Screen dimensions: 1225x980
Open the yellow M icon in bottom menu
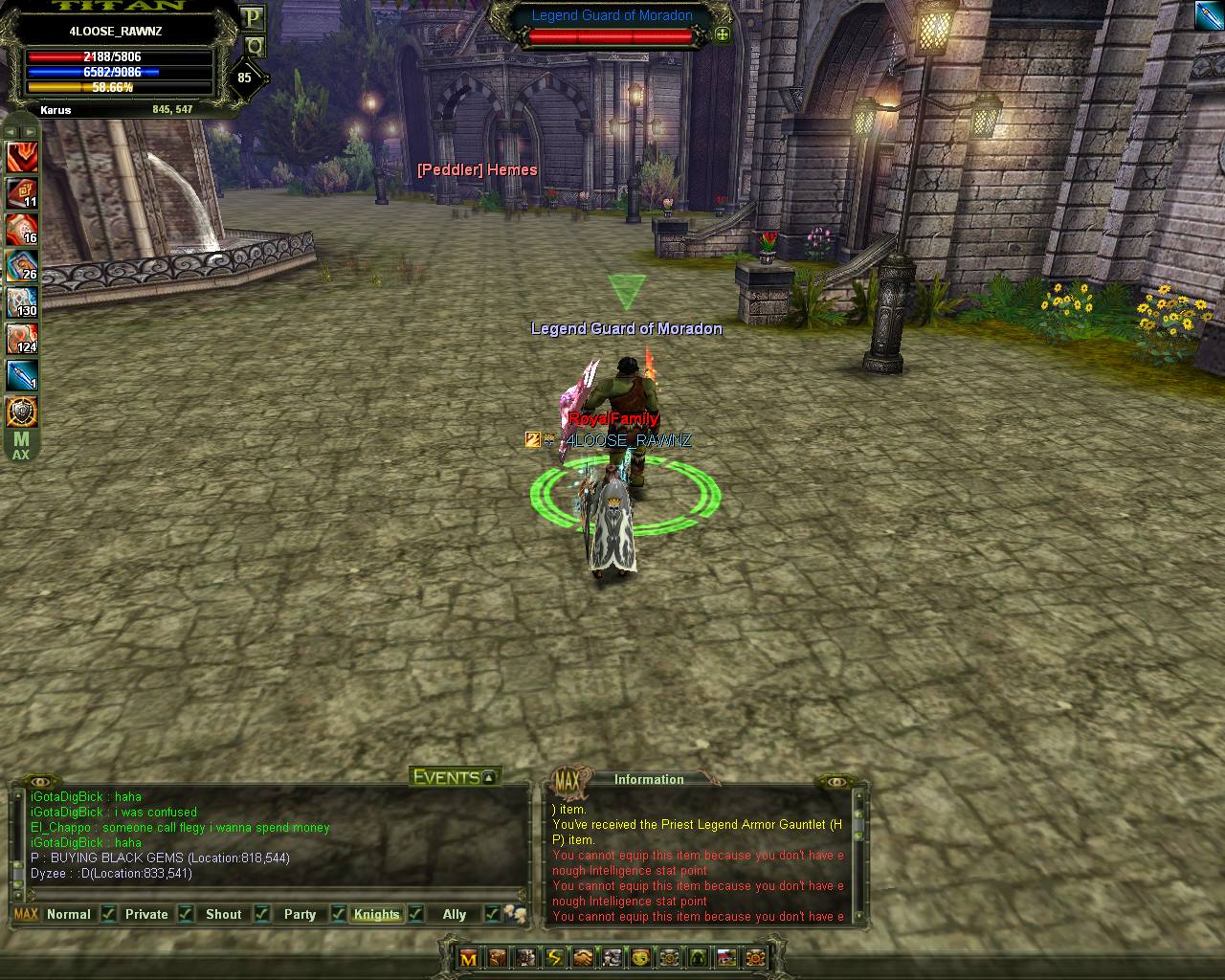[468, 958]
